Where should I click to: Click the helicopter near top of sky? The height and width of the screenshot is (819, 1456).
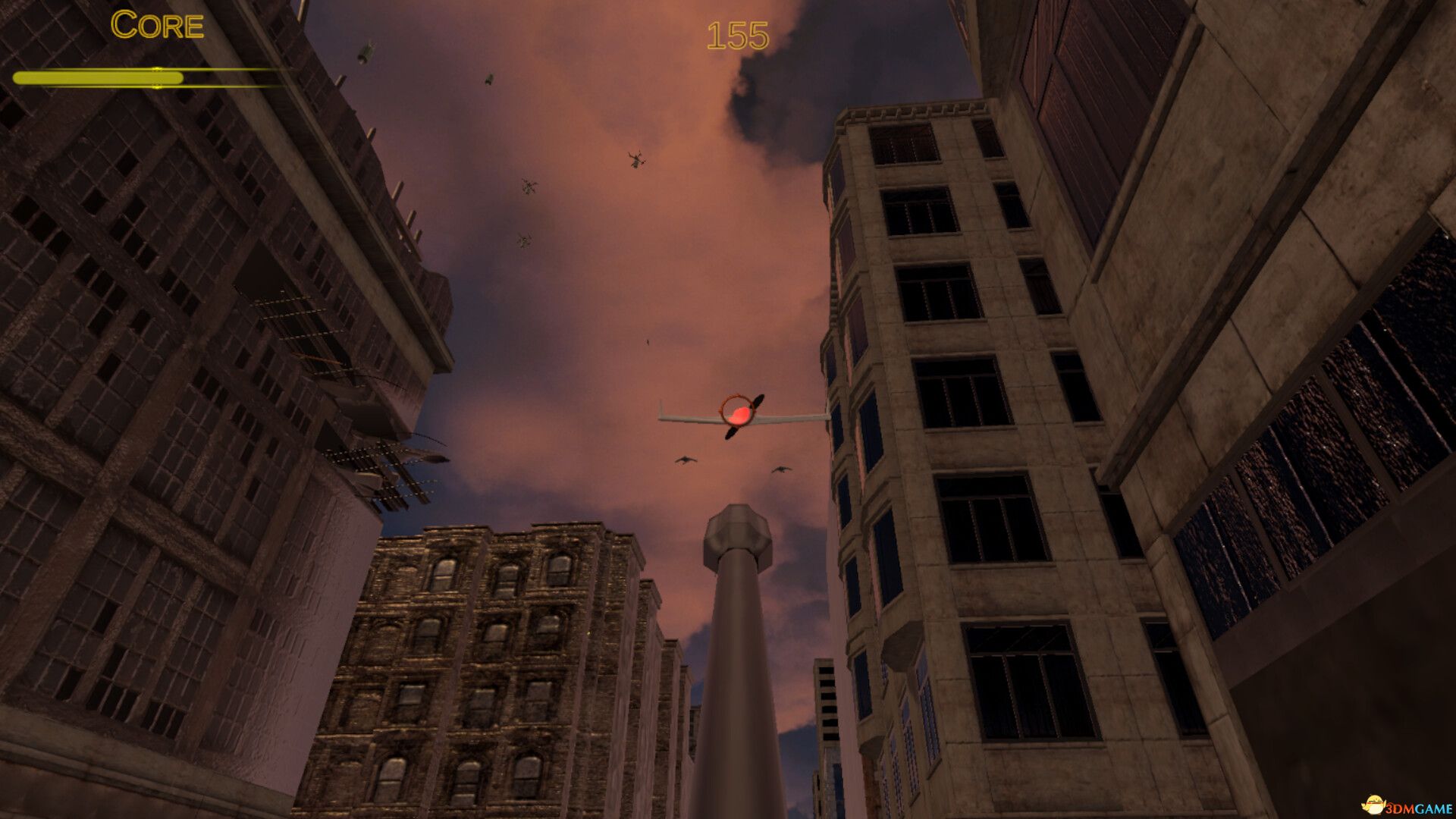pos(635,160)
